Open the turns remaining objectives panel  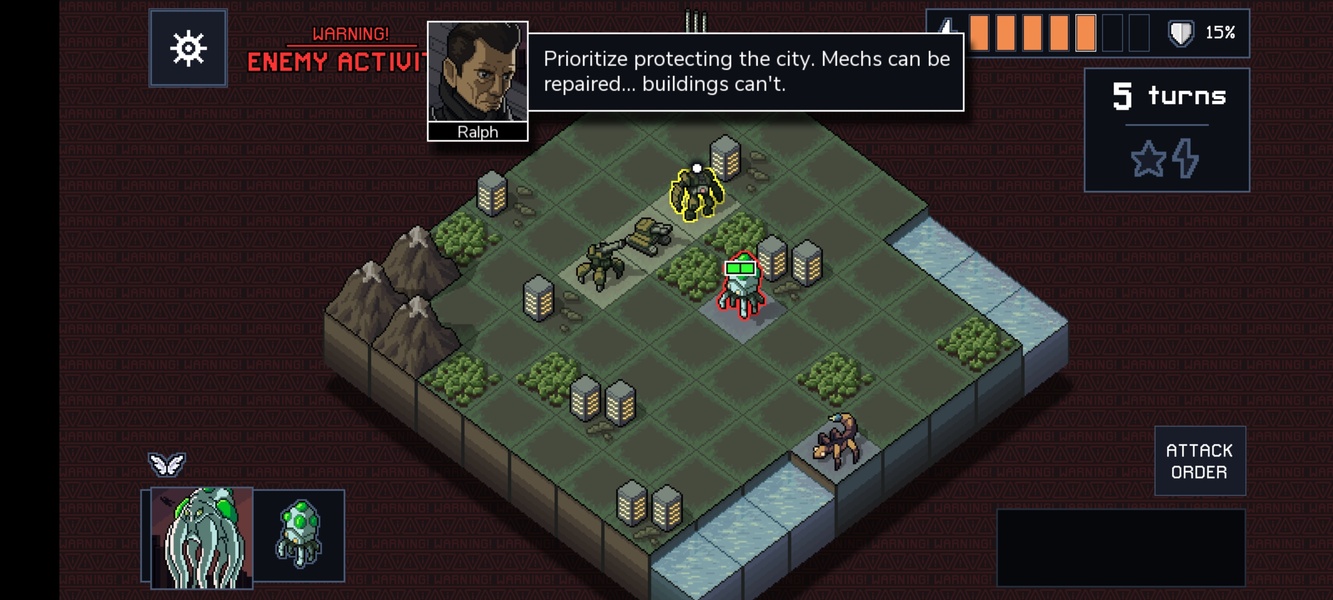coord(1167,130)
